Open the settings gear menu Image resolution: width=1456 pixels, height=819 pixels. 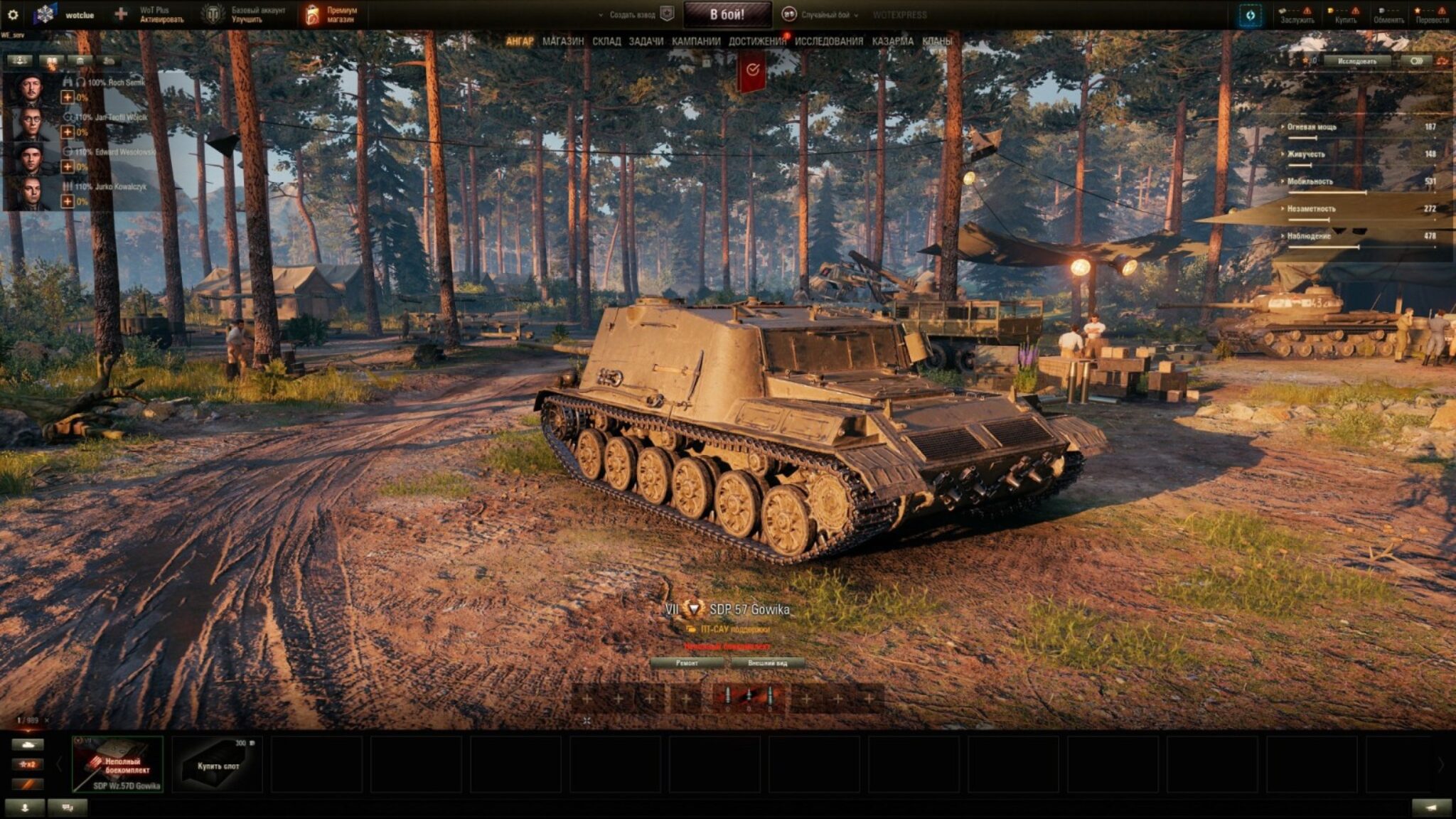13,14
